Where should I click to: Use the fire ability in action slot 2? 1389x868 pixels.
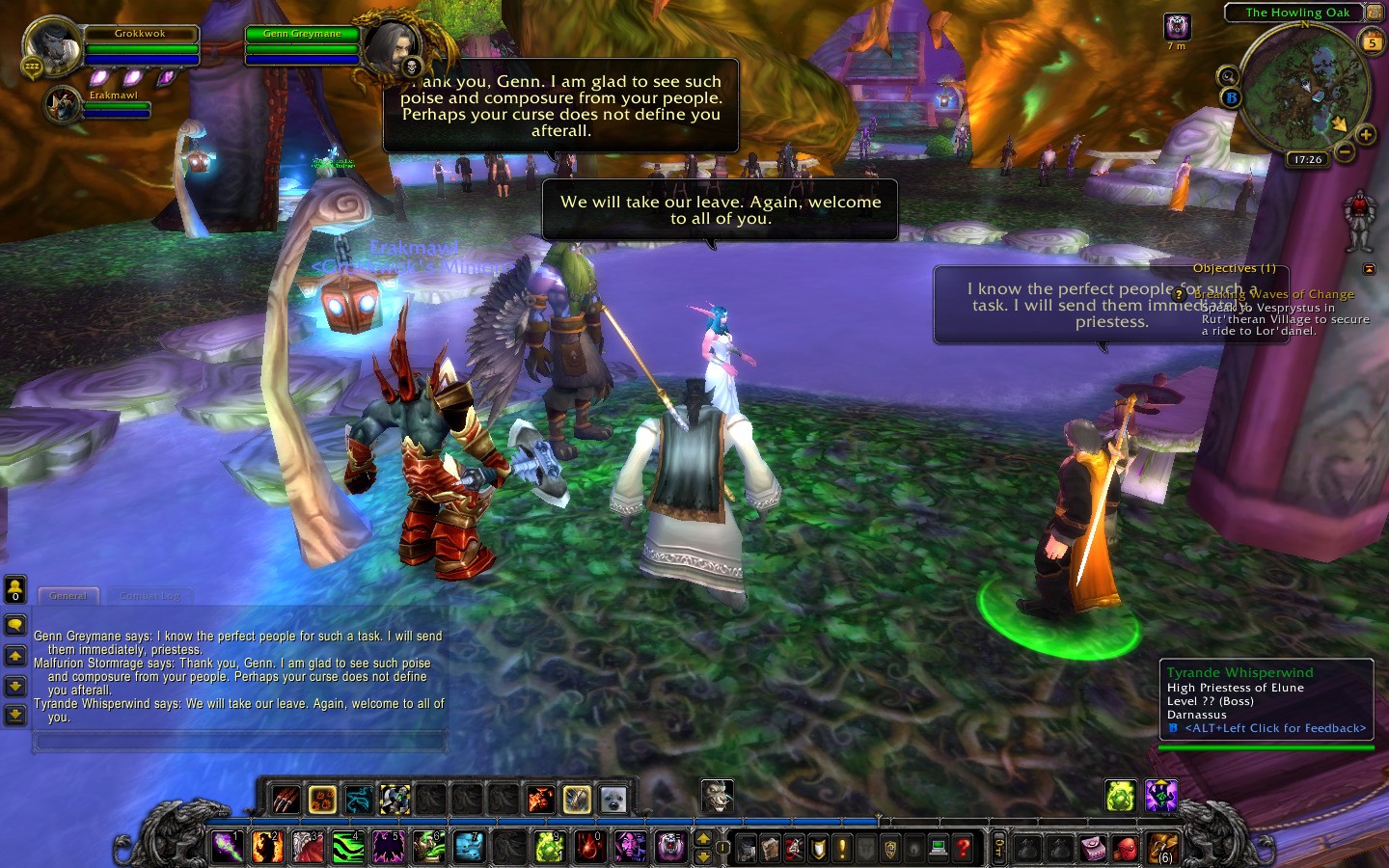pos(267,847)
